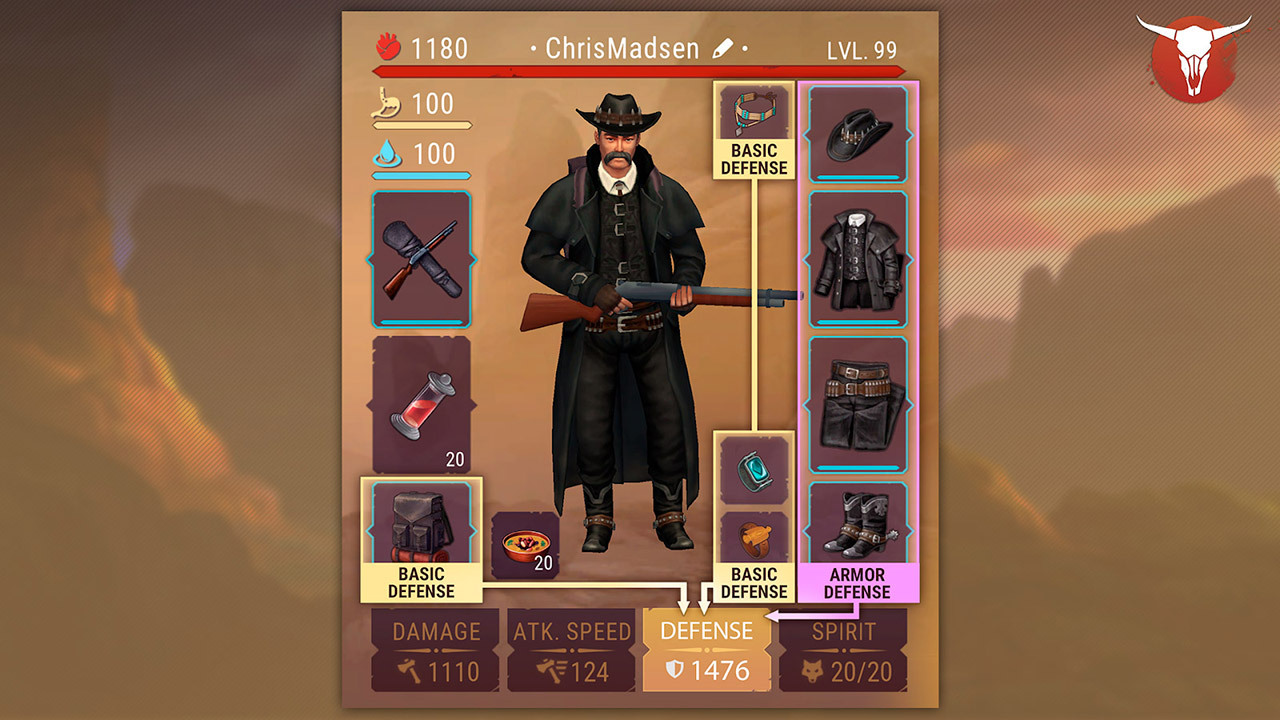
Task: Edit the ChrisMadsen name with pencil icon
Action: pyautogui.click(x=723, y=48)
